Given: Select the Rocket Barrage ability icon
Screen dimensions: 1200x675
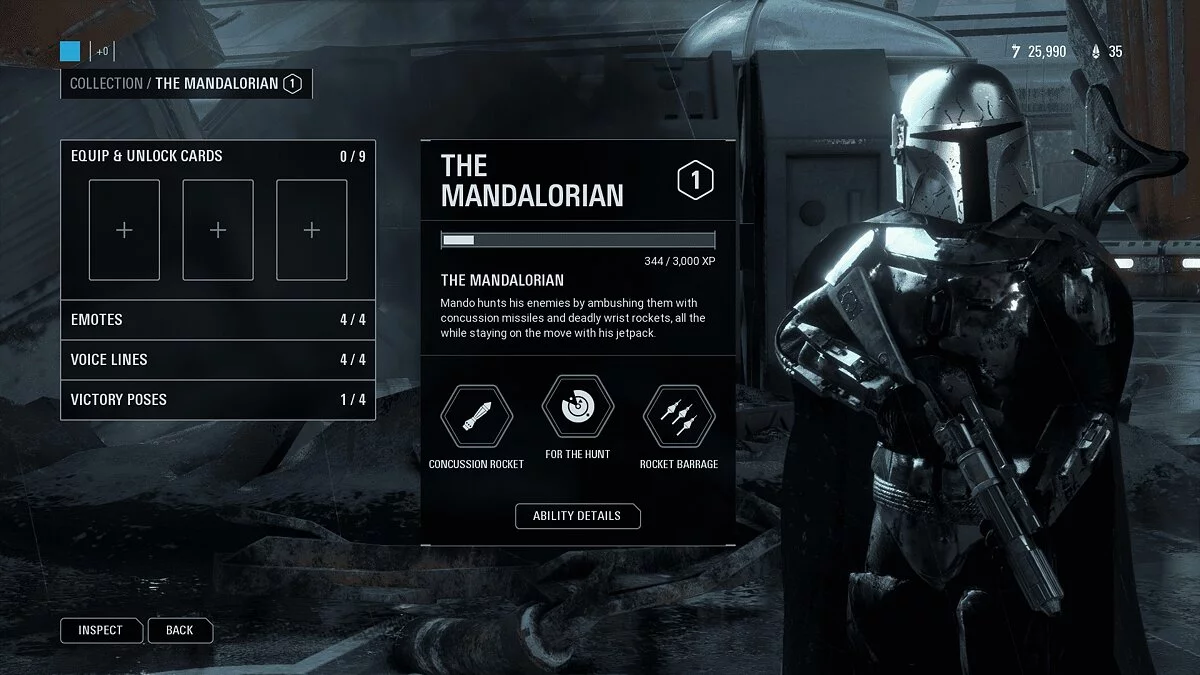Looking at the screenshot, I should (x=678, y=416).
